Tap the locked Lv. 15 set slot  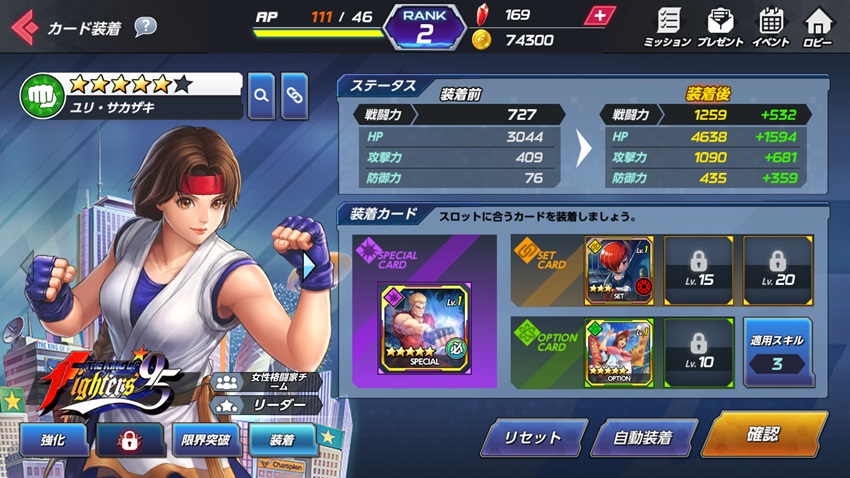coord(699,270)
